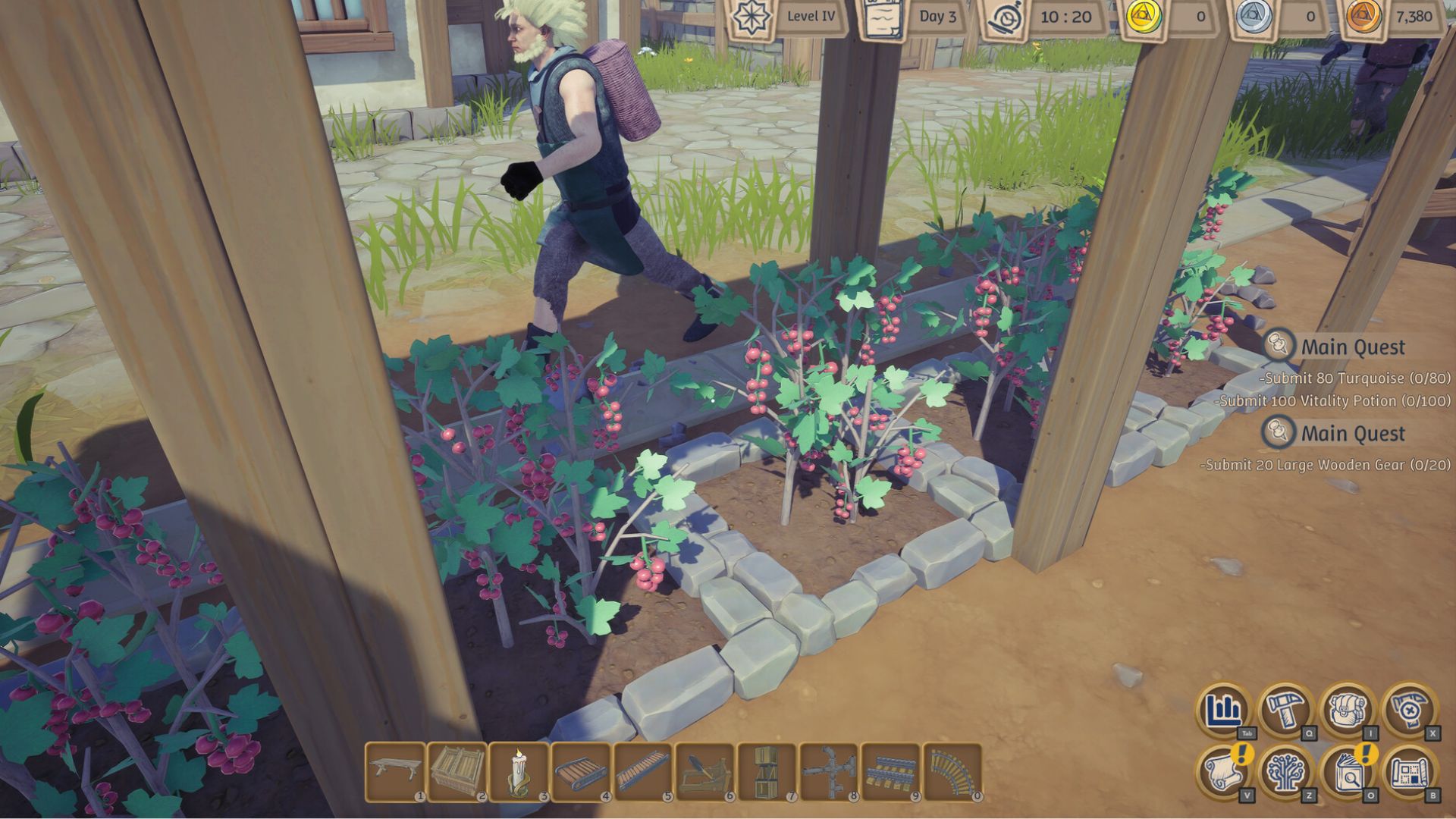
Task: Open the hammer build menu
Action: click(1286, 711)
